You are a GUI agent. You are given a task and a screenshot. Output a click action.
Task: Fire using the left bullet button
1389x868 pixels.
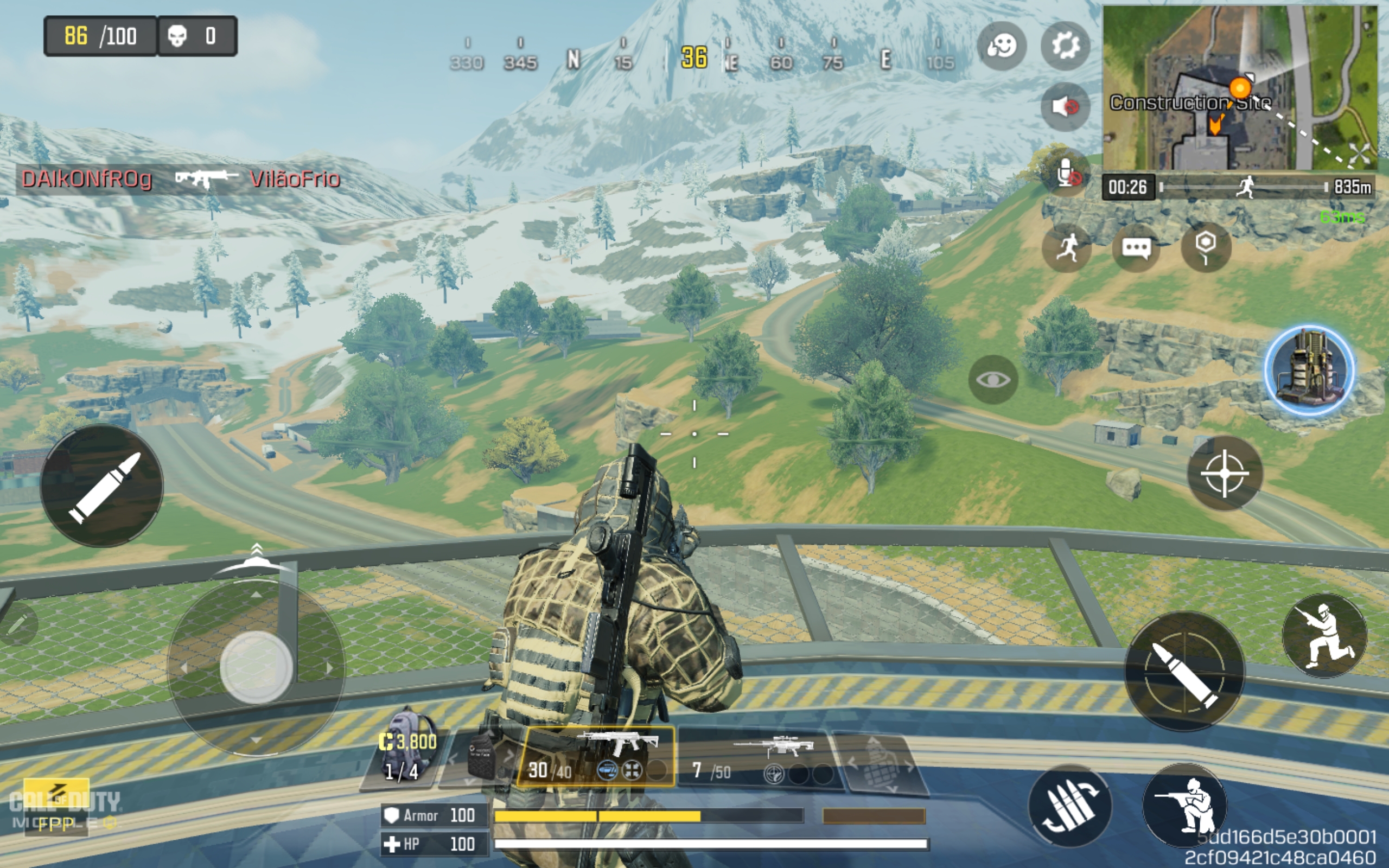tap(102, 486)
